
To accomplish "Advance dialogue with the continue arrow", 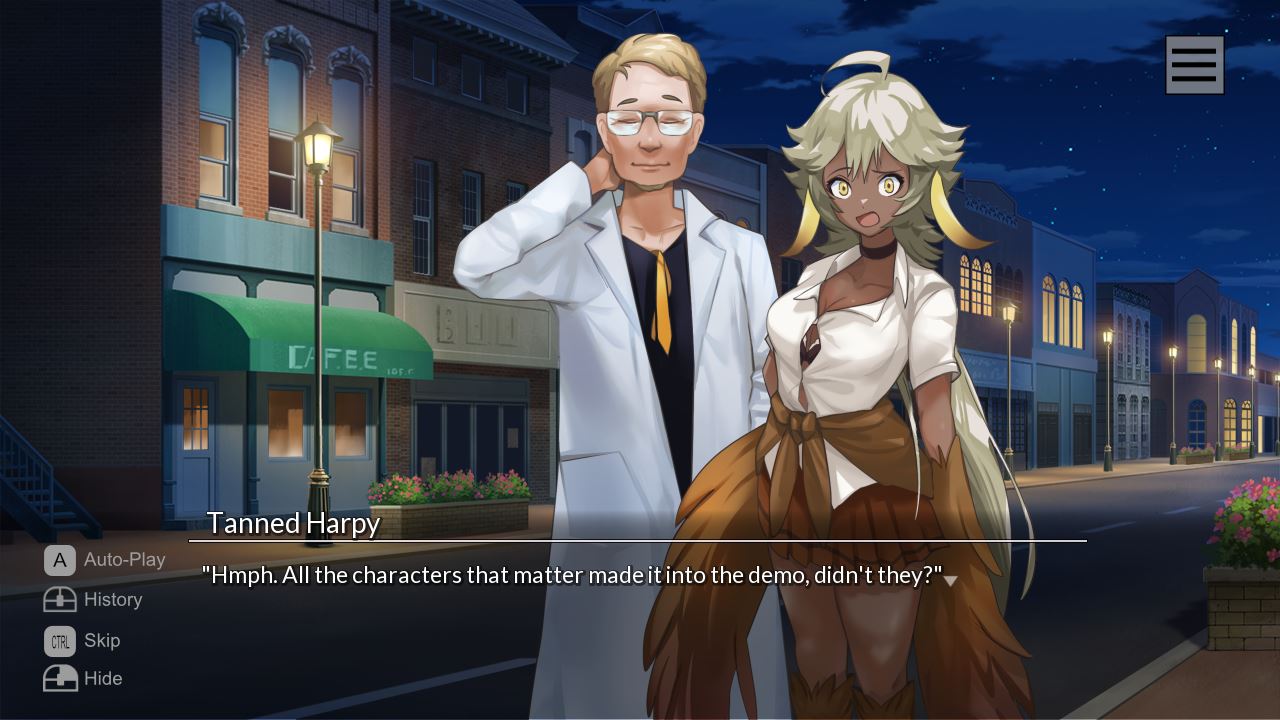I will (950, 580).
